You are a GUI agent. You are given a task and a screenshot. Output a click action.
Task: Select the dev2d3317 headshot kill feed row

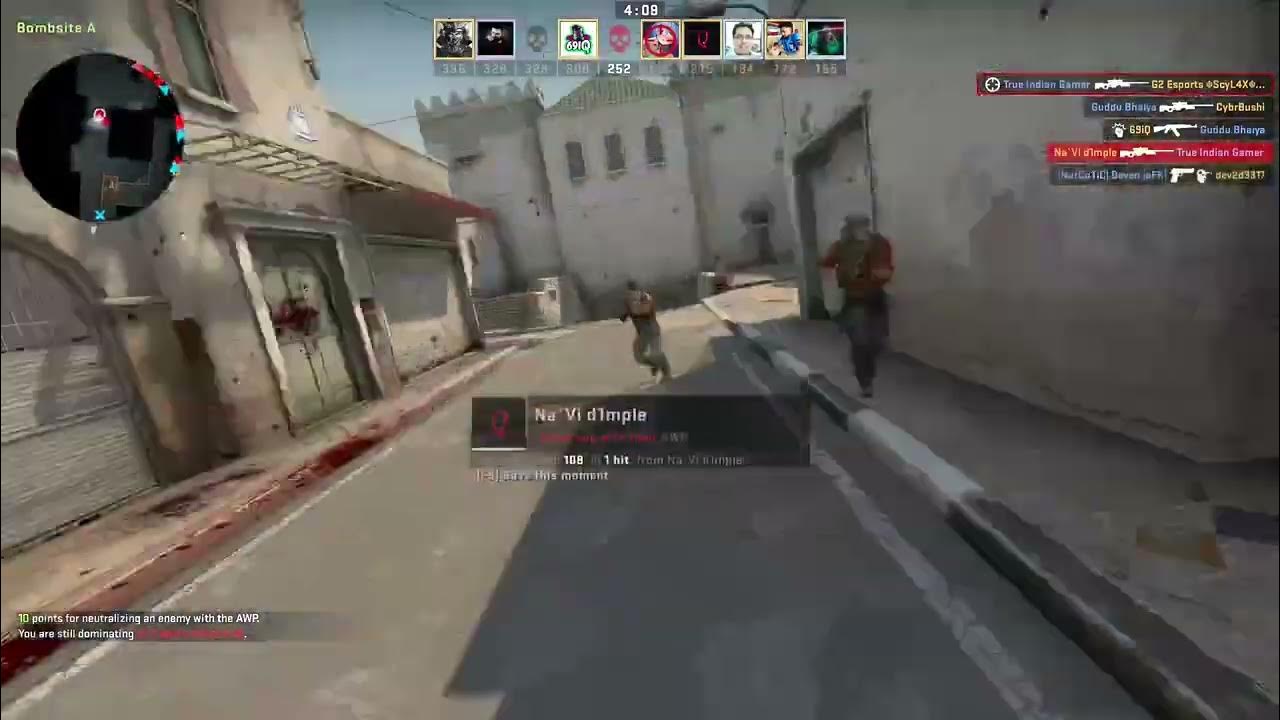pos(1162,175)
